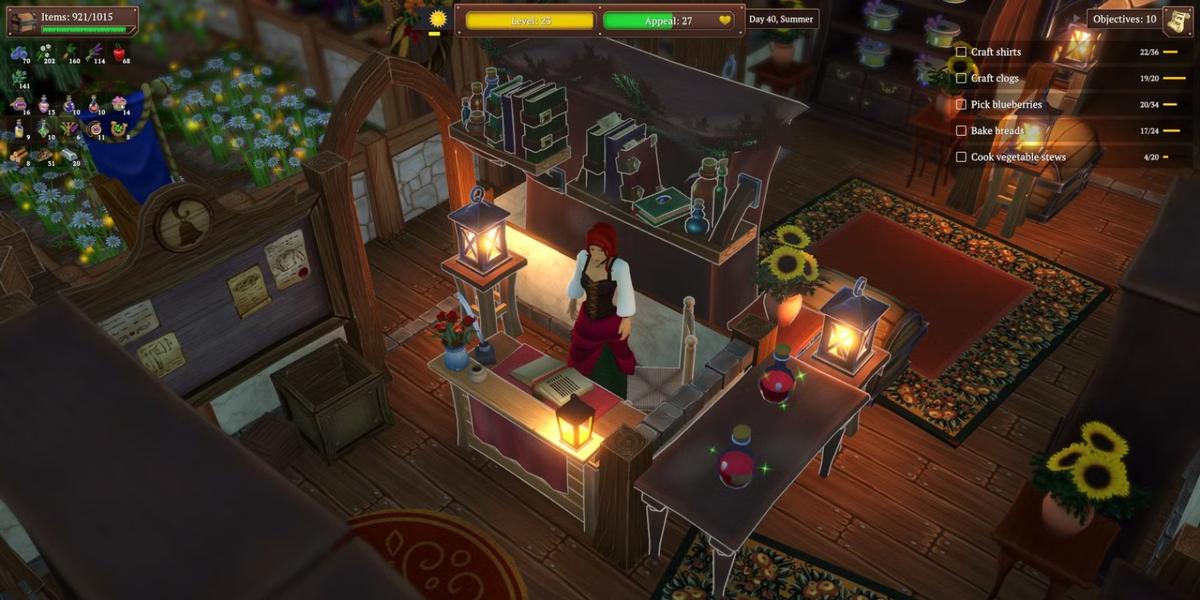Image resolution: width=1200 pixels, height=600 pixels.
Task: Select the Cook vegetable stews objective
Action: pos(1018,157)
